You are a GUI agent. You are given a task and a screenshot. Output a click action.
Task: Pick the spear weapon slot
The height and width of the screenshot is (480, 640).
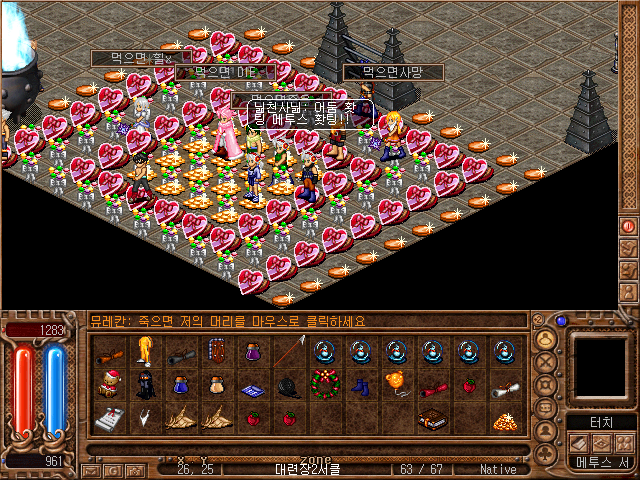[289, 351]
